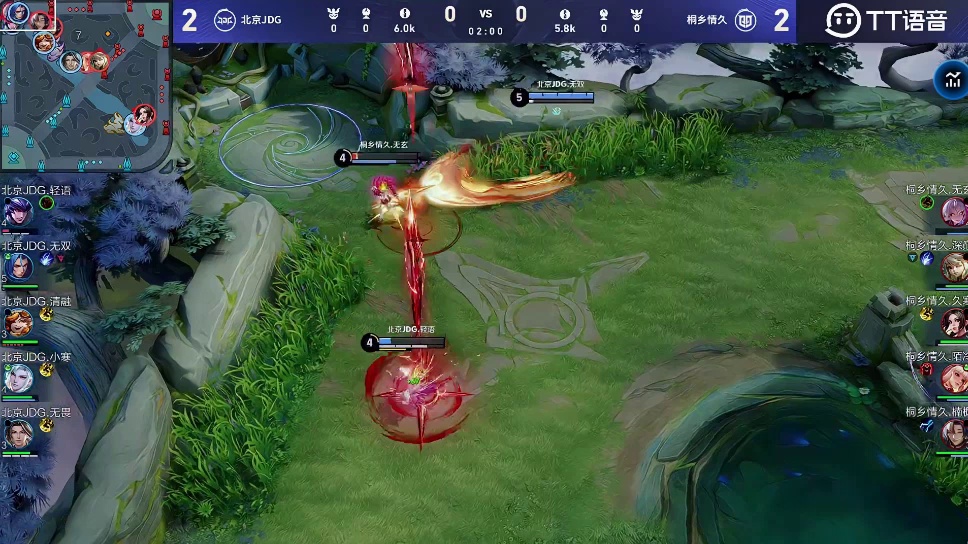Focus on player 北京JDG.小寒 portrait
The height and width of the screenshot is (544, 968).
(x=18, y=379)
